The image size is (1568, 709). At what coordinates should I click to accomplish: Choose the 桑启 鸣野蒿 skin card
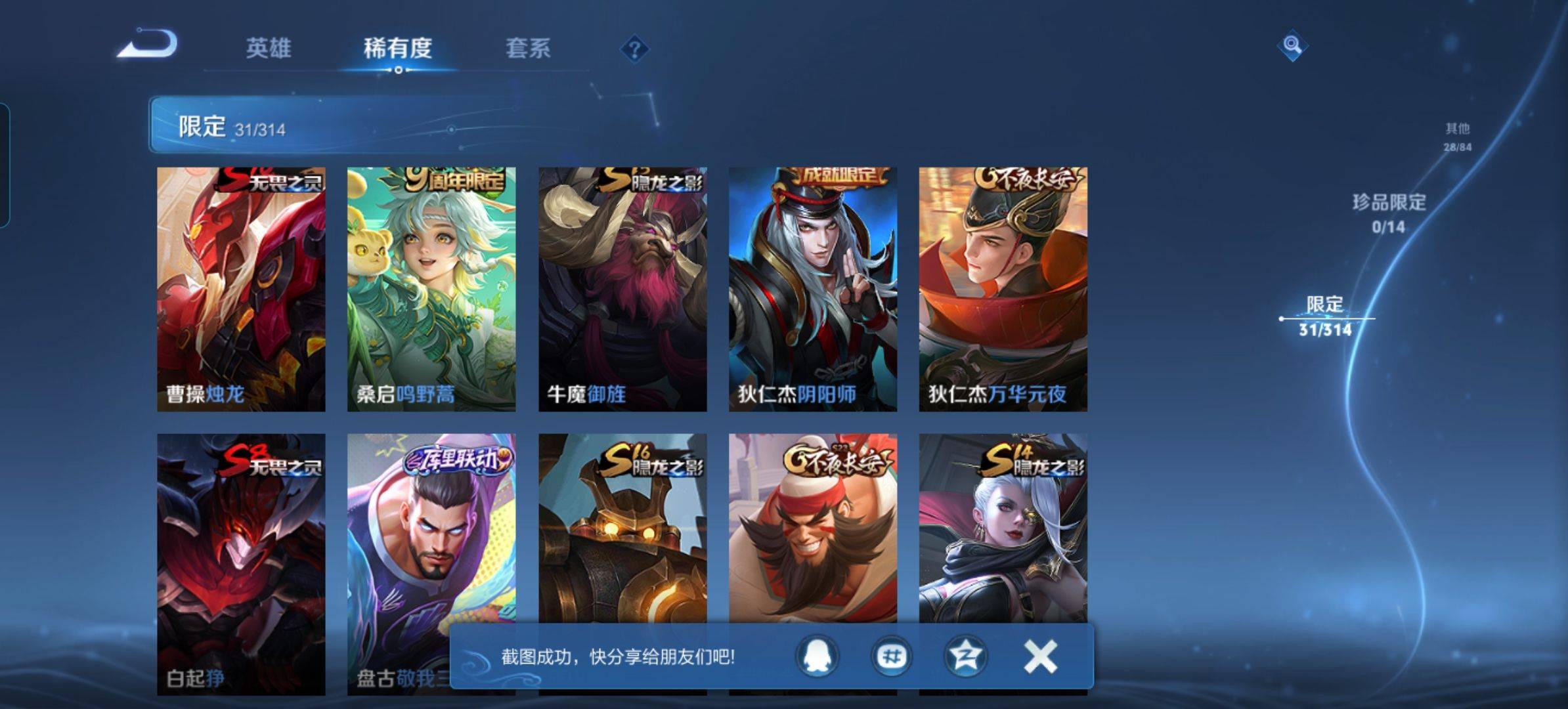(431, 289)
